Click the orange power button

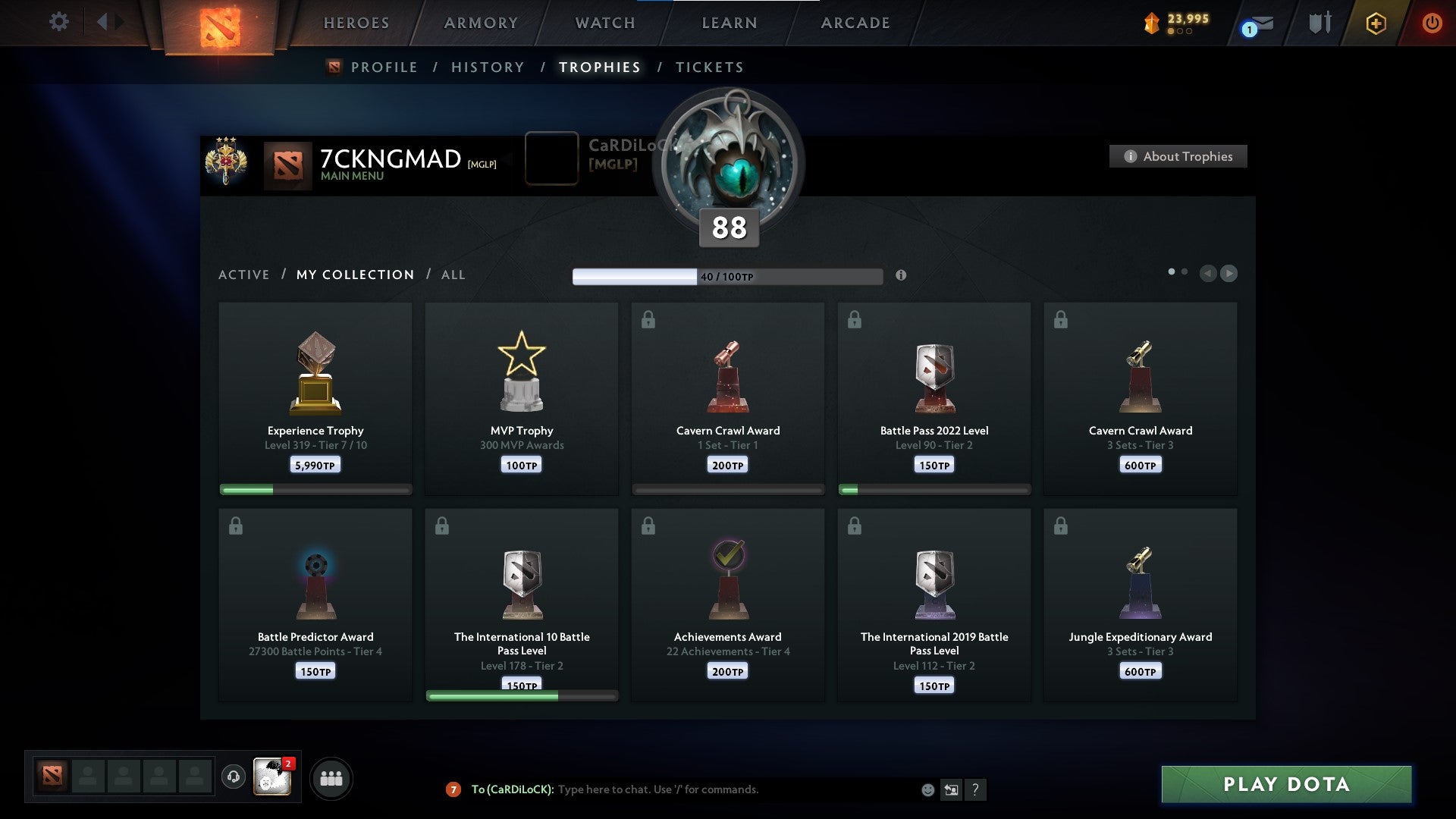click(x=1432, y=23)
